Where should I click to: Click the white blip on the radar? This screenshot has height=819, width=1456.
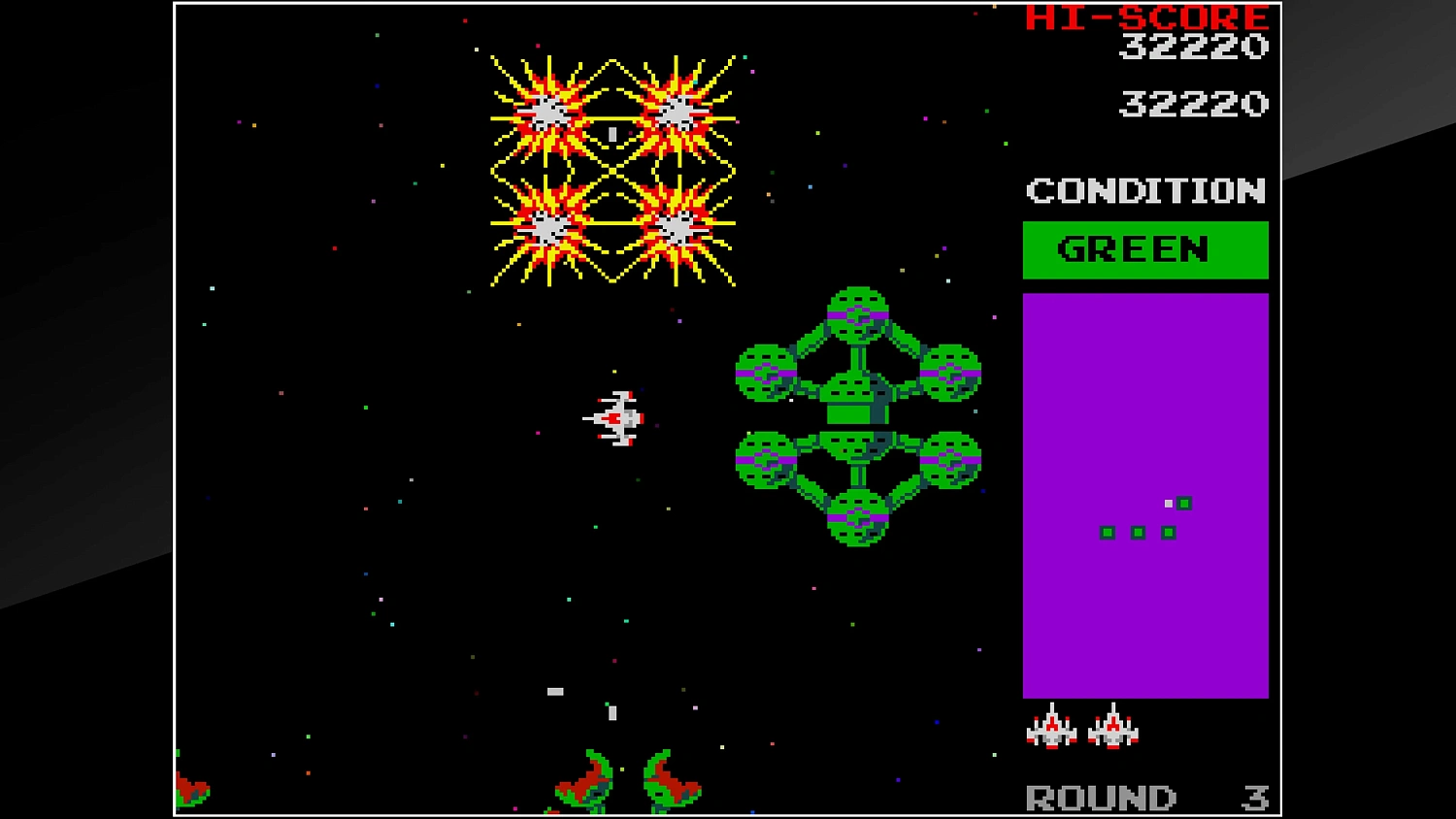pos(1167,504)
